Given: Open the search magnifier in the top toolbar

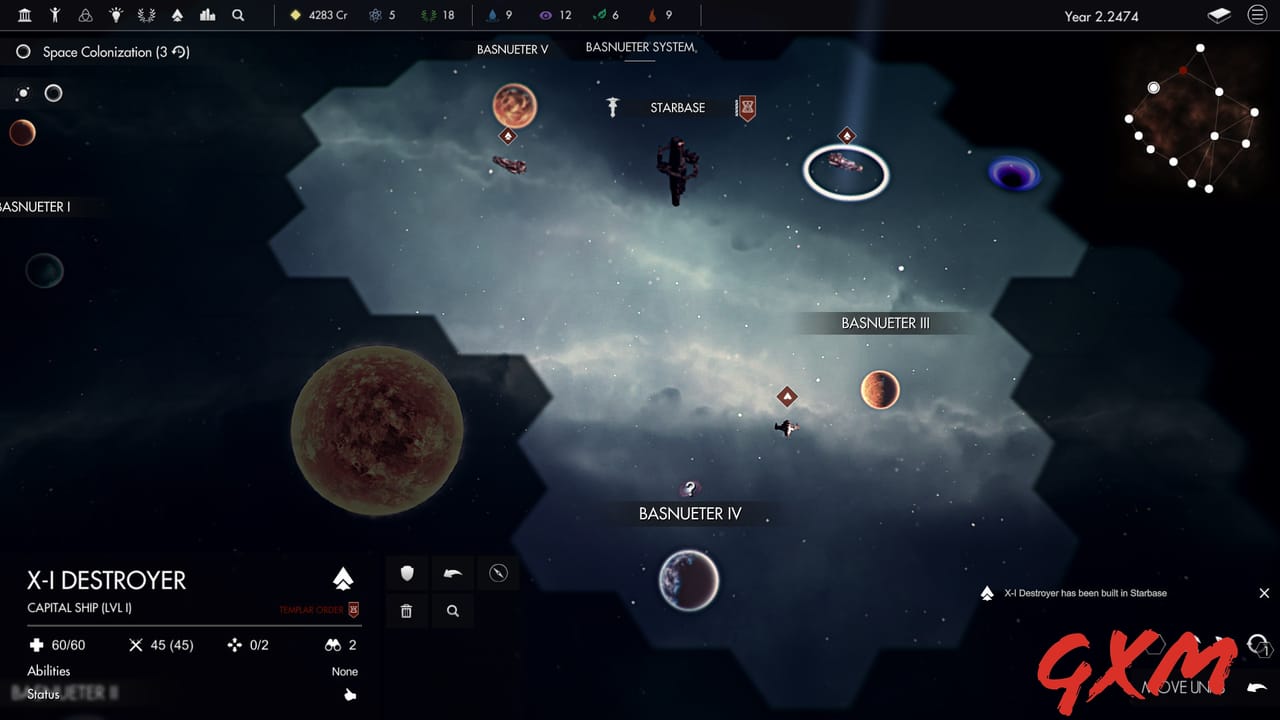Looking at the screenshot, I should 238,15.
